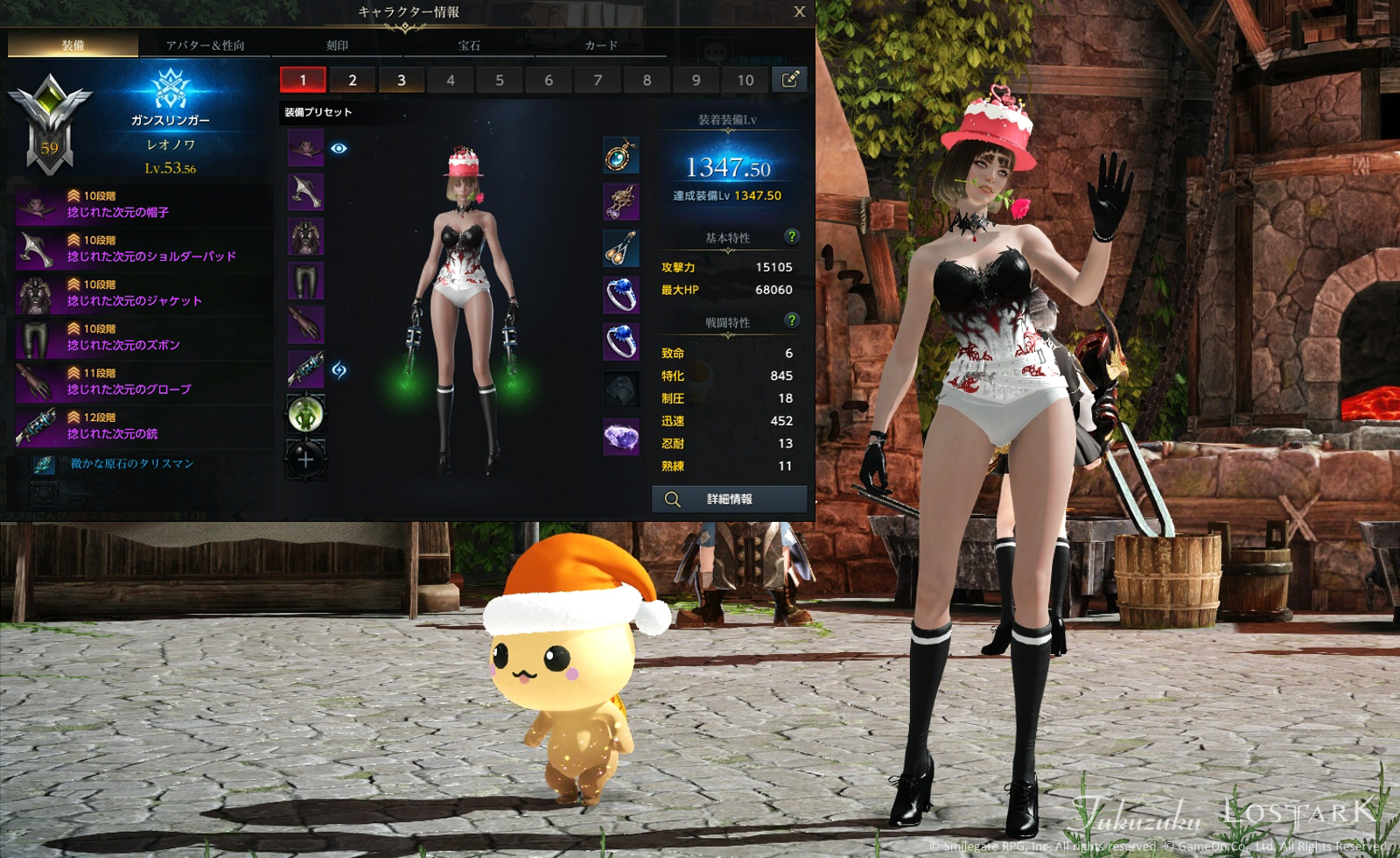Viewport: 1400px width, 858px height.
Task: Toggle the weapon glow effect icon
Action: (x=339, y=369)
